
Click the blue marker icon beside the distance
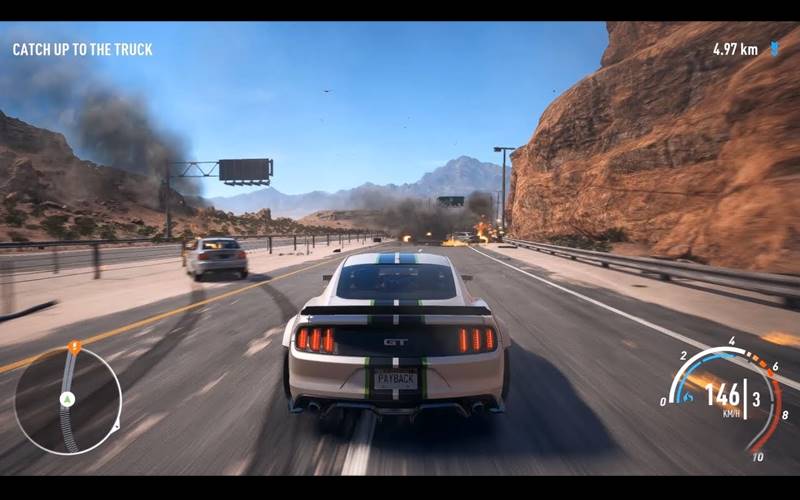point(774,48)
